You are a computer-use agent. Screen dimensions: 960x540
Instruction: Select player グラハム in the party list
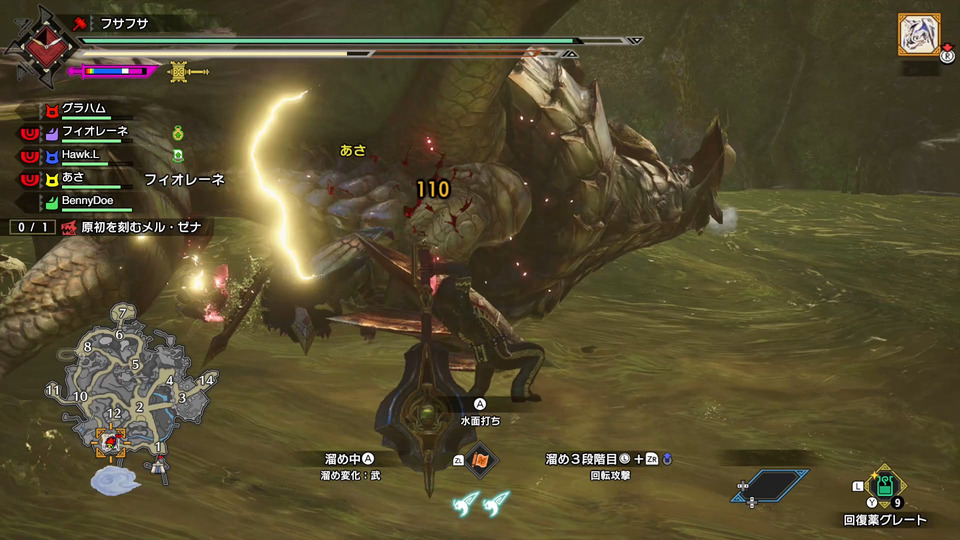[84, 108]
